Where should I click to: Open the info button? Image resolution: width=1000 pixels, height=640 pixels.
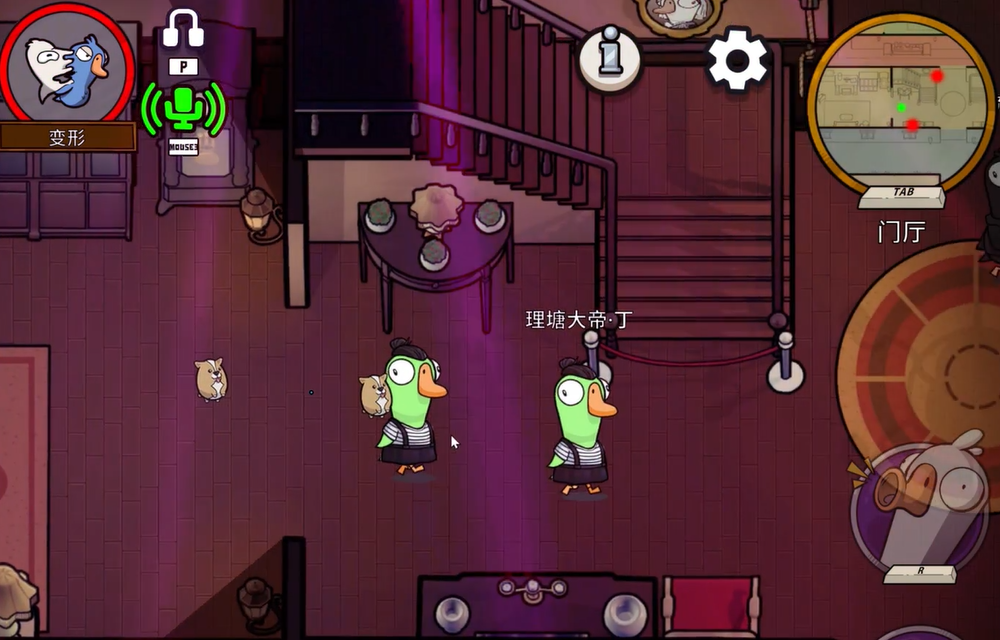[609, 58]
